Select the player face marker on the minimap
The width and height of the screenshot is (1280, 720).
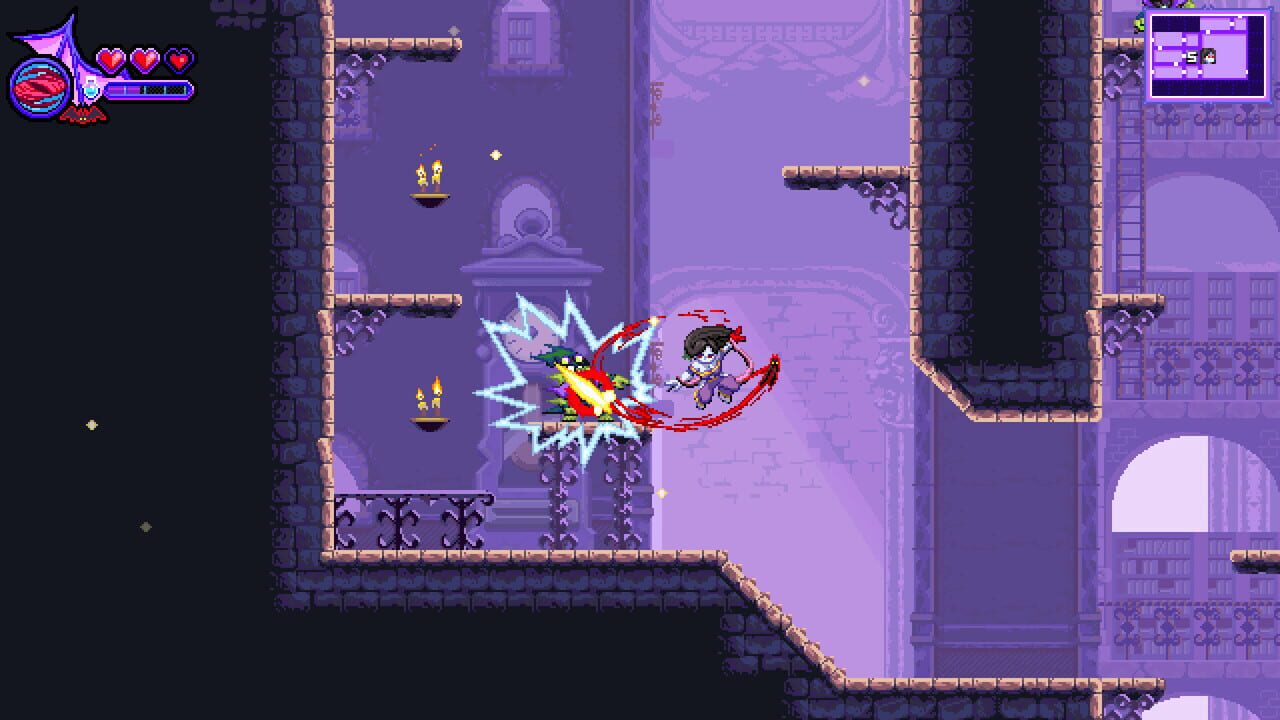(1208, 56)
